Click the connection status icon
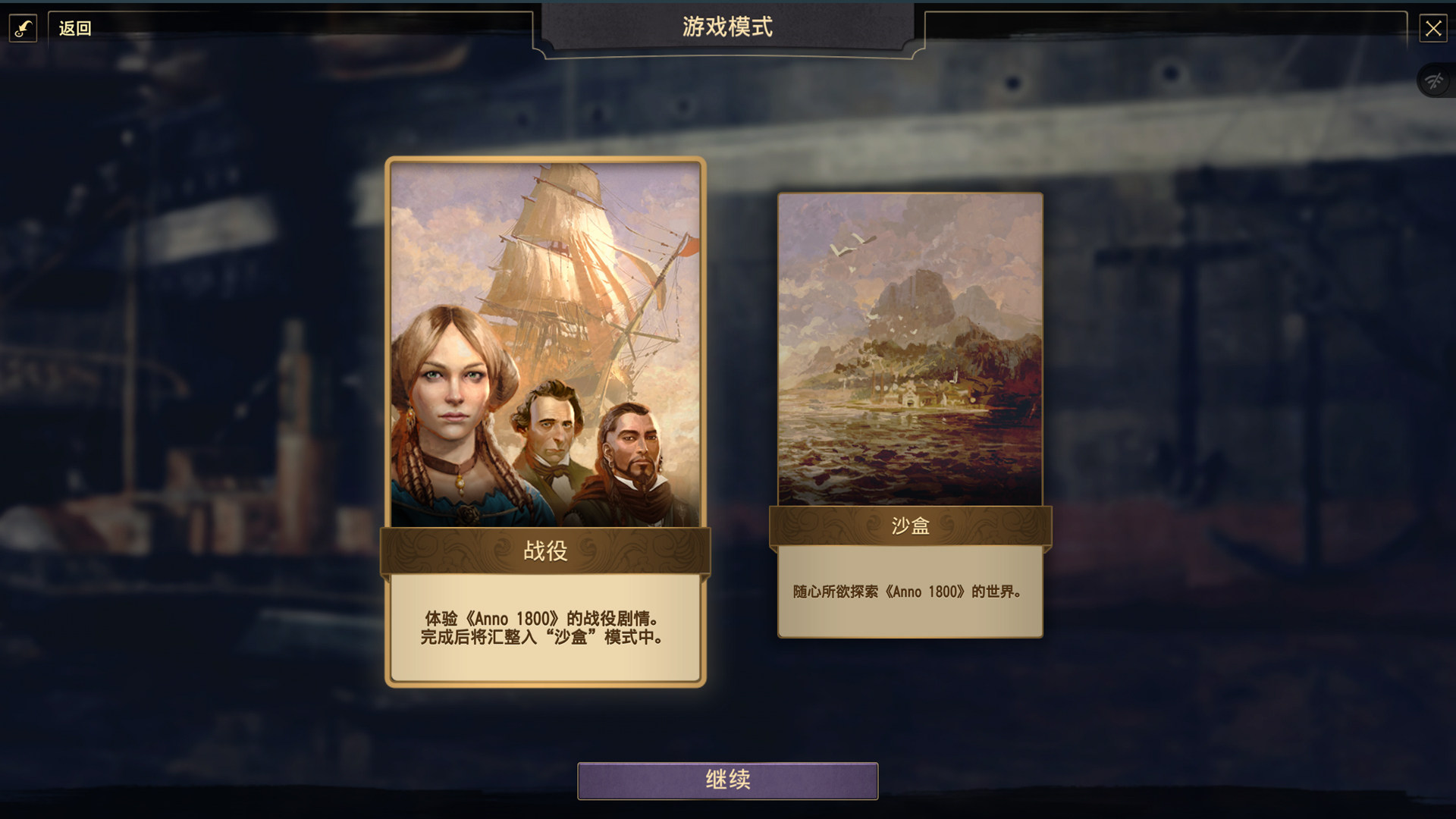The width and height of the screenshot is (1456, 819). tap(1433, 80)
